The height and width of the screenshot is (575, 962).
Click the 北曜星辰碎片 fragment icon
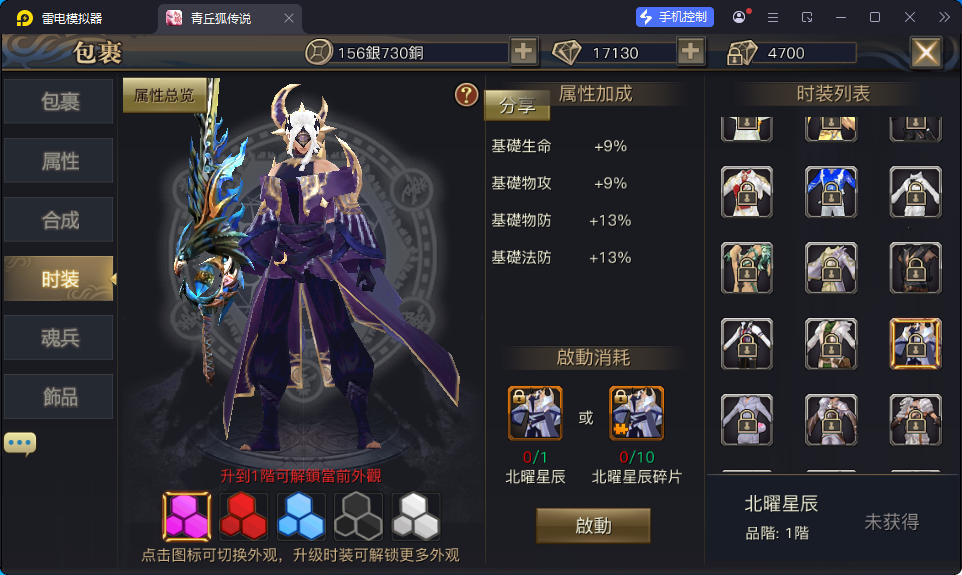(636, 413)
